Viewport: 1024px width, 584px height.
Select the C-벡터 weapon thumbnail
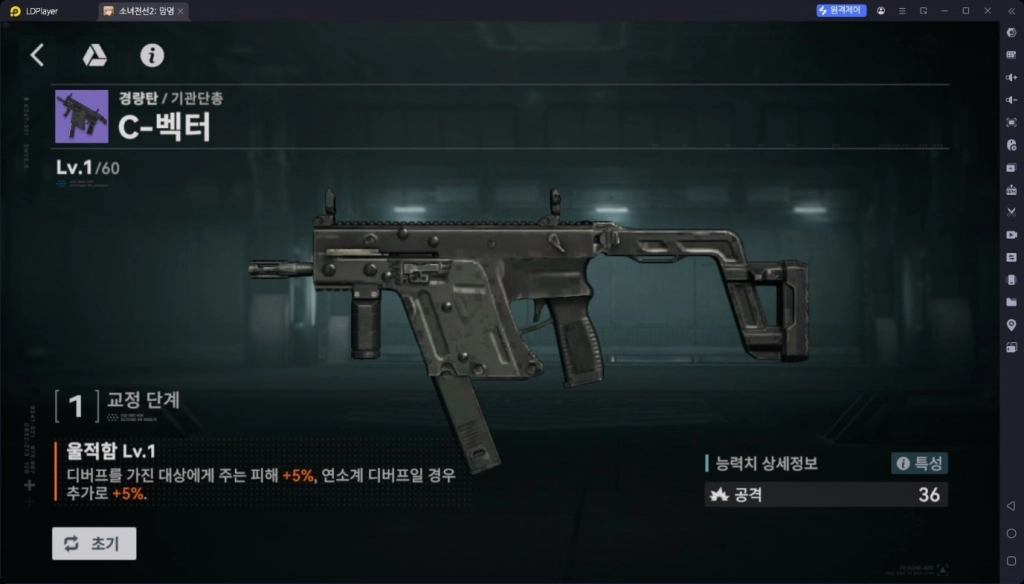82,116
